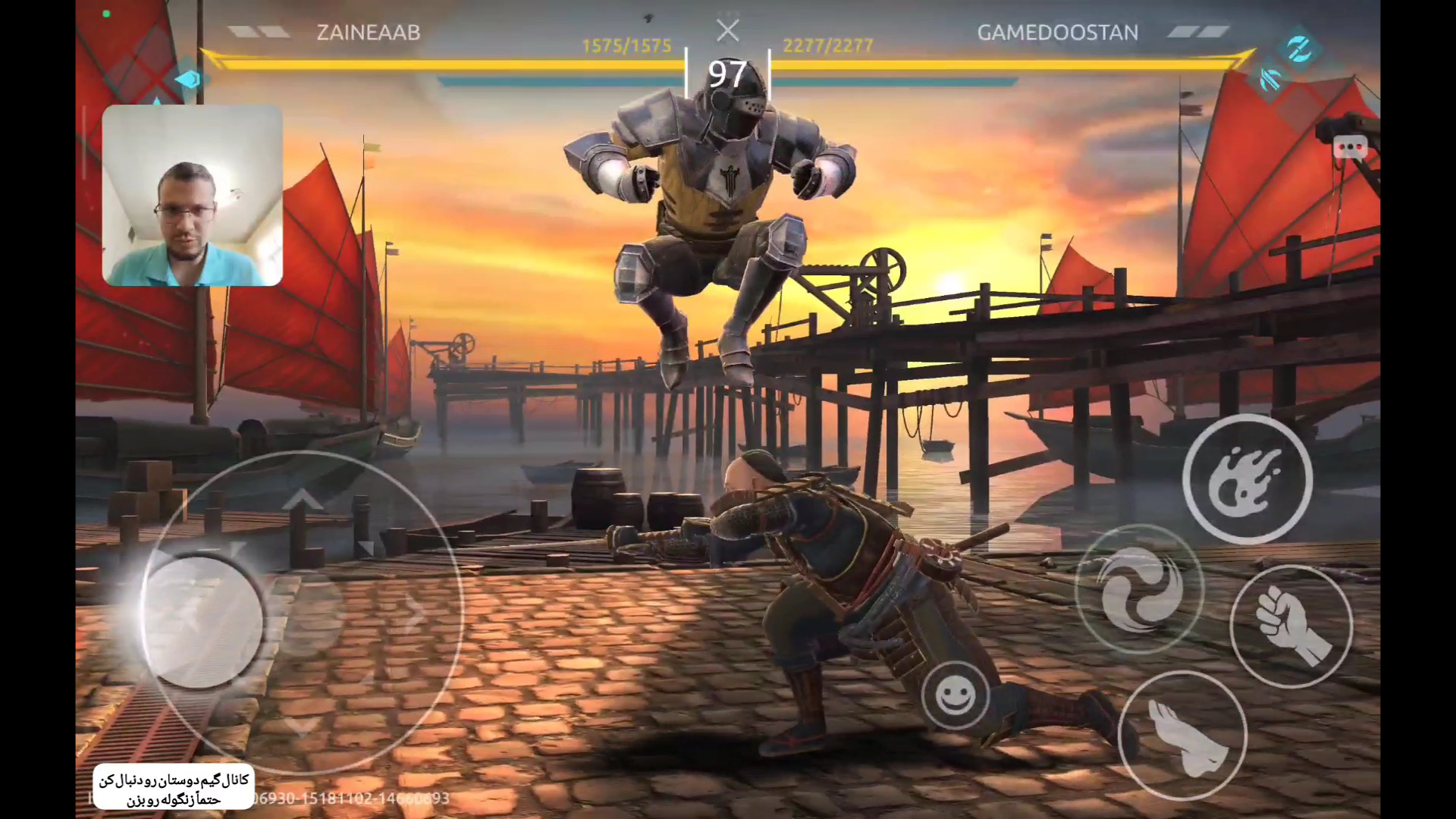1456x819 pixels.
Task: Tap the joystick's up arrow
Action: (303, 500)
